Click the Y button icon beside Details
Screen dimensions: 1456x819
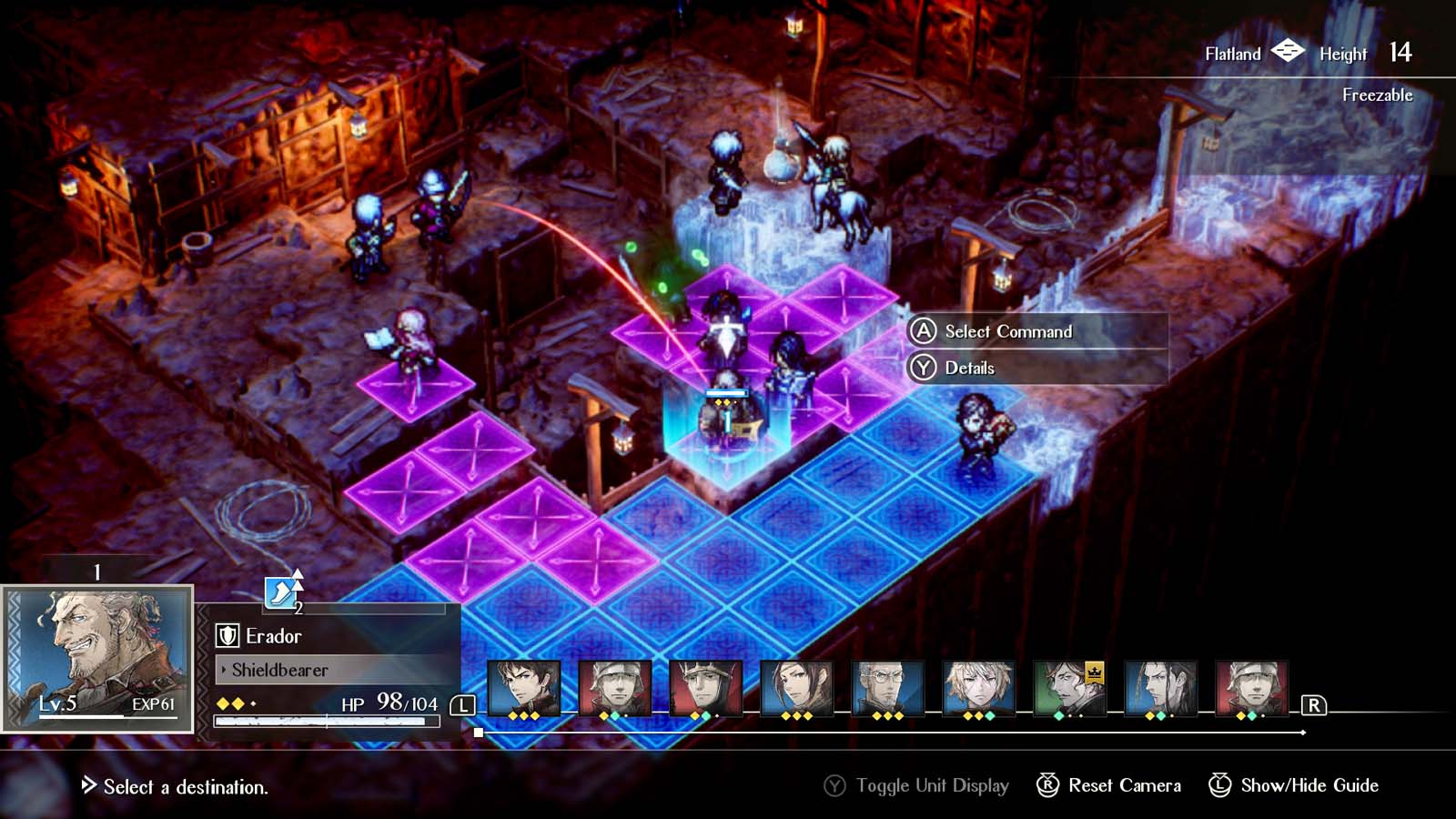[x=924, y=368]
